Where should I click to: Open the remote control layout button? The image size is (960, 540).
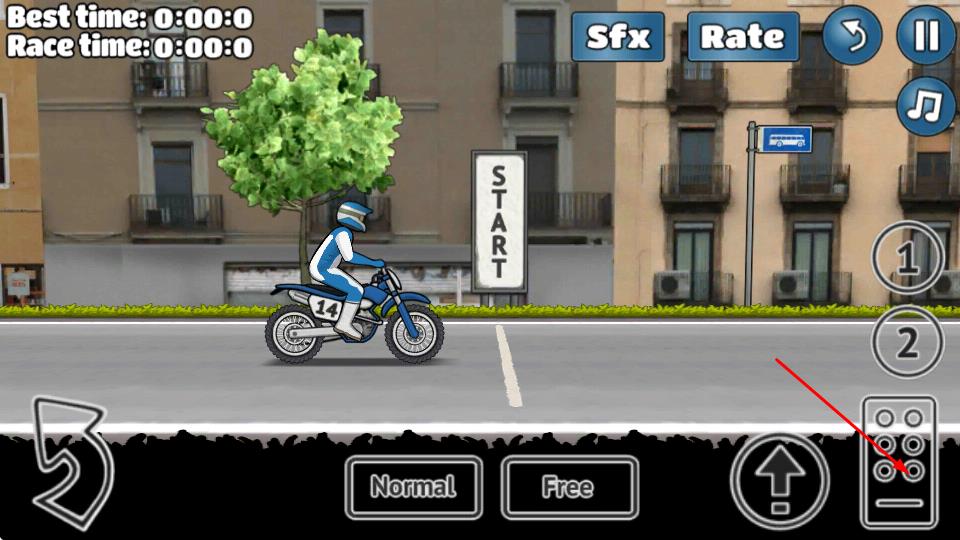pyautogui.click(x=899, y=461)
